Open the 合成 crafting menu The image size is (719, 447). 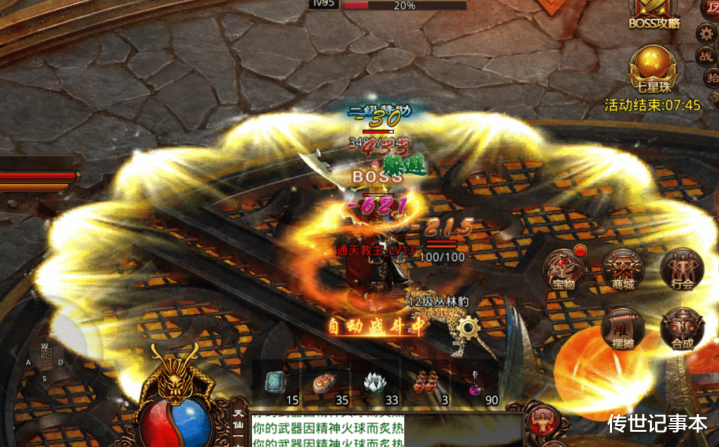(x=682, y=328)
